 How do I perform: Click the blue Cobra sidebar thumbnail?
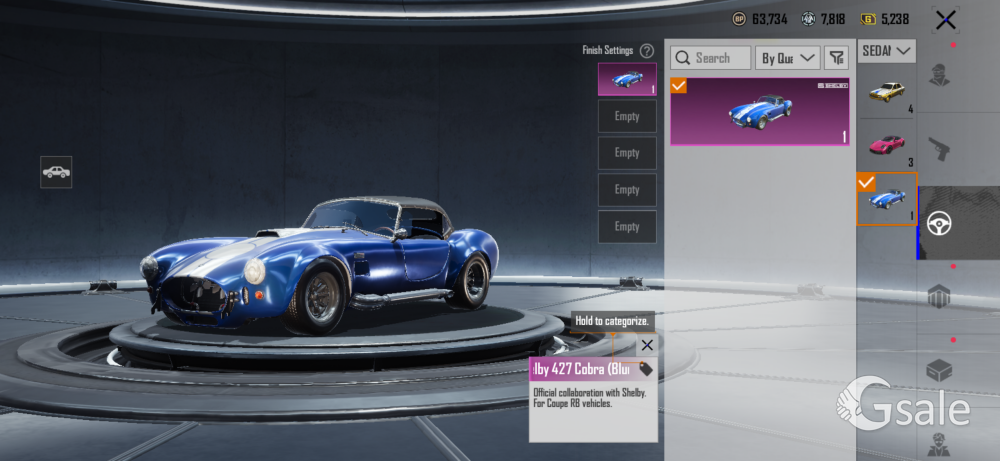click(x=886, y=199)
